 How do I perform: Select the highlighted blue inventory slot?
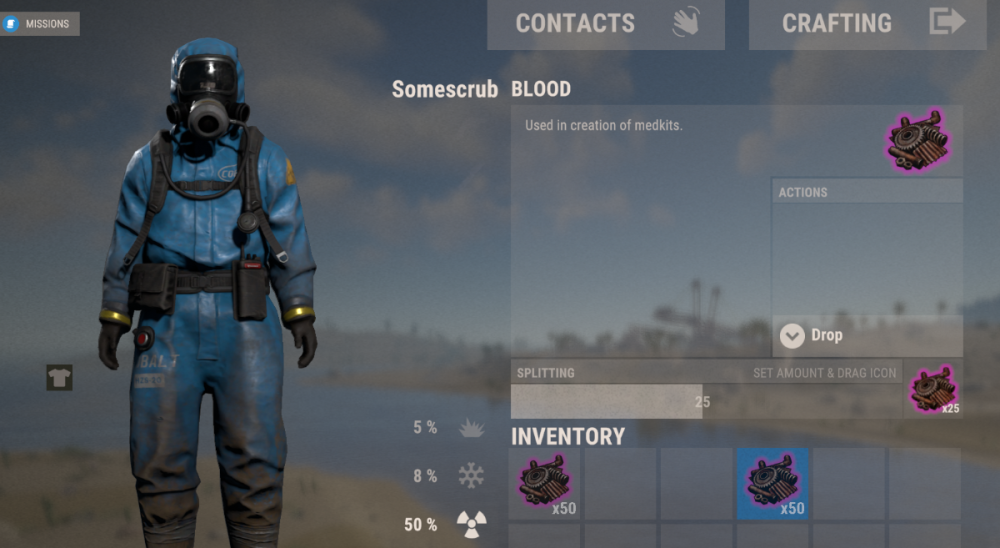click(772, 483)
